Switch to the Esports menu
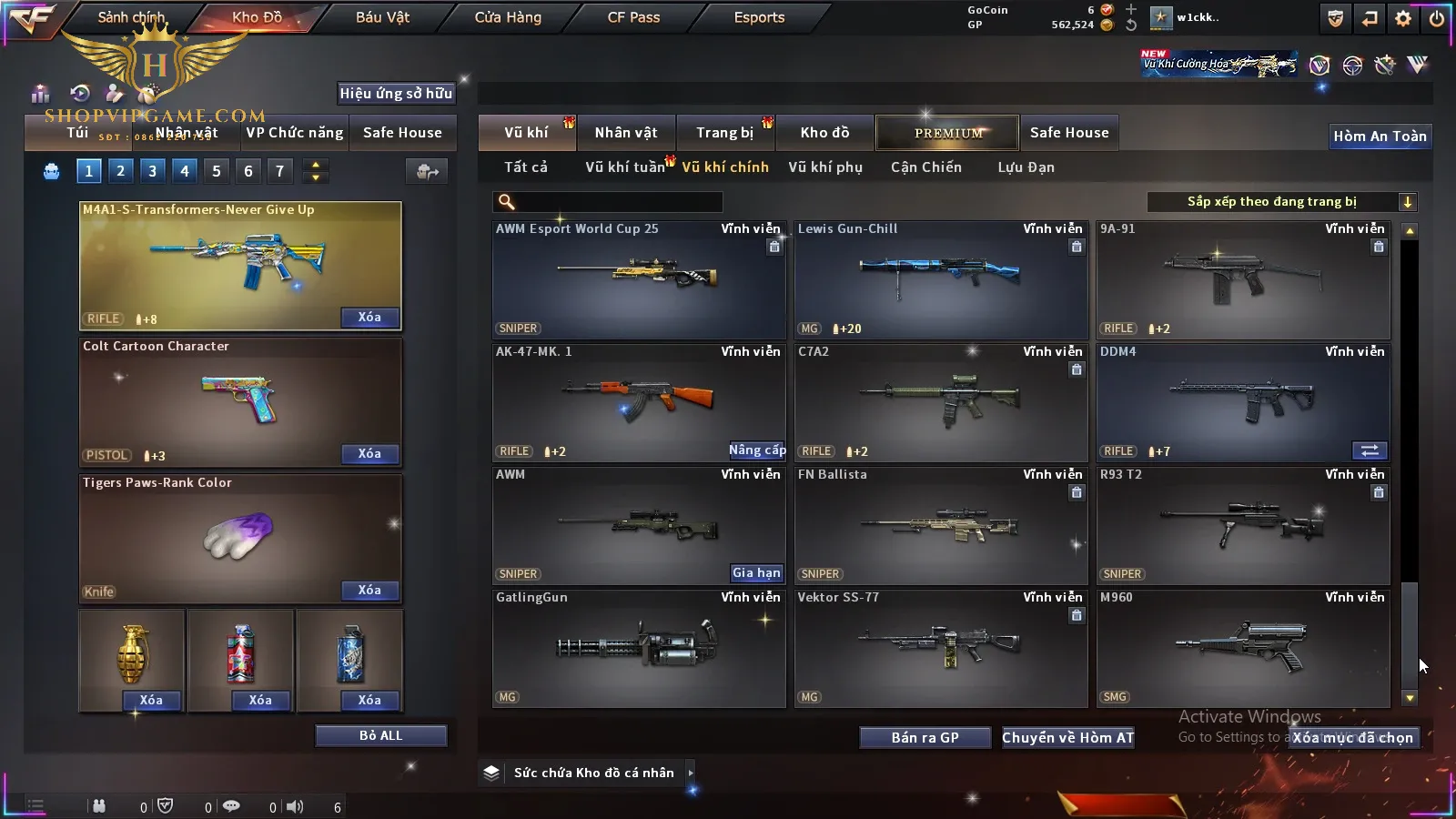The height and width of the screenshot is (819, 1456). 759,17
